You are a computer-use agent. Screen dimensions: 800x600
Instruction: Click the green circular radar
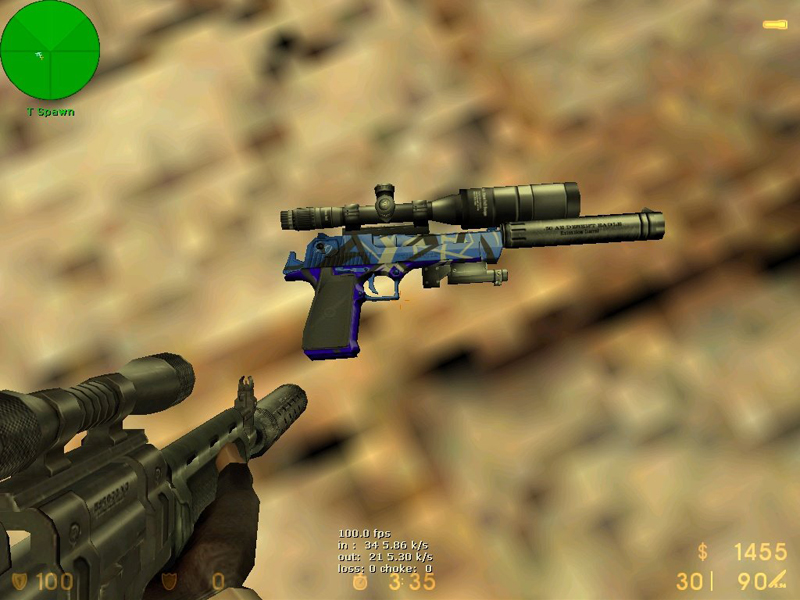tap(50, 50)
